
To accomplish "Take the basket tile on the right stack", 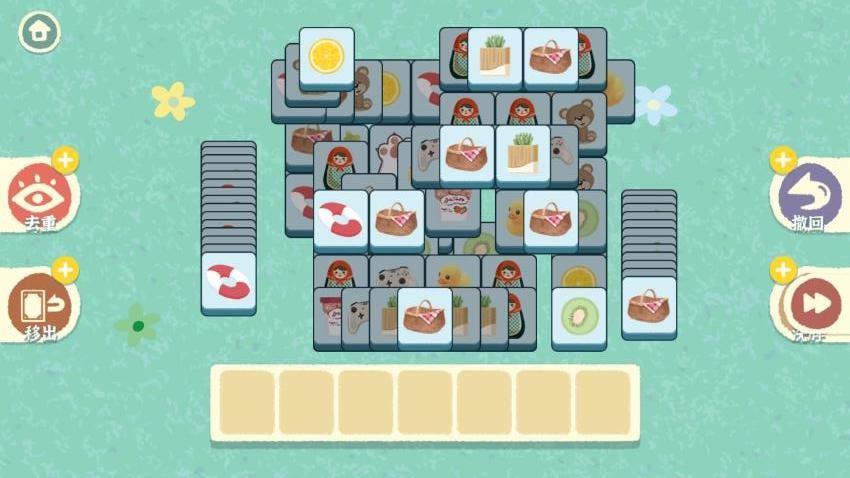I will point(649,305).
